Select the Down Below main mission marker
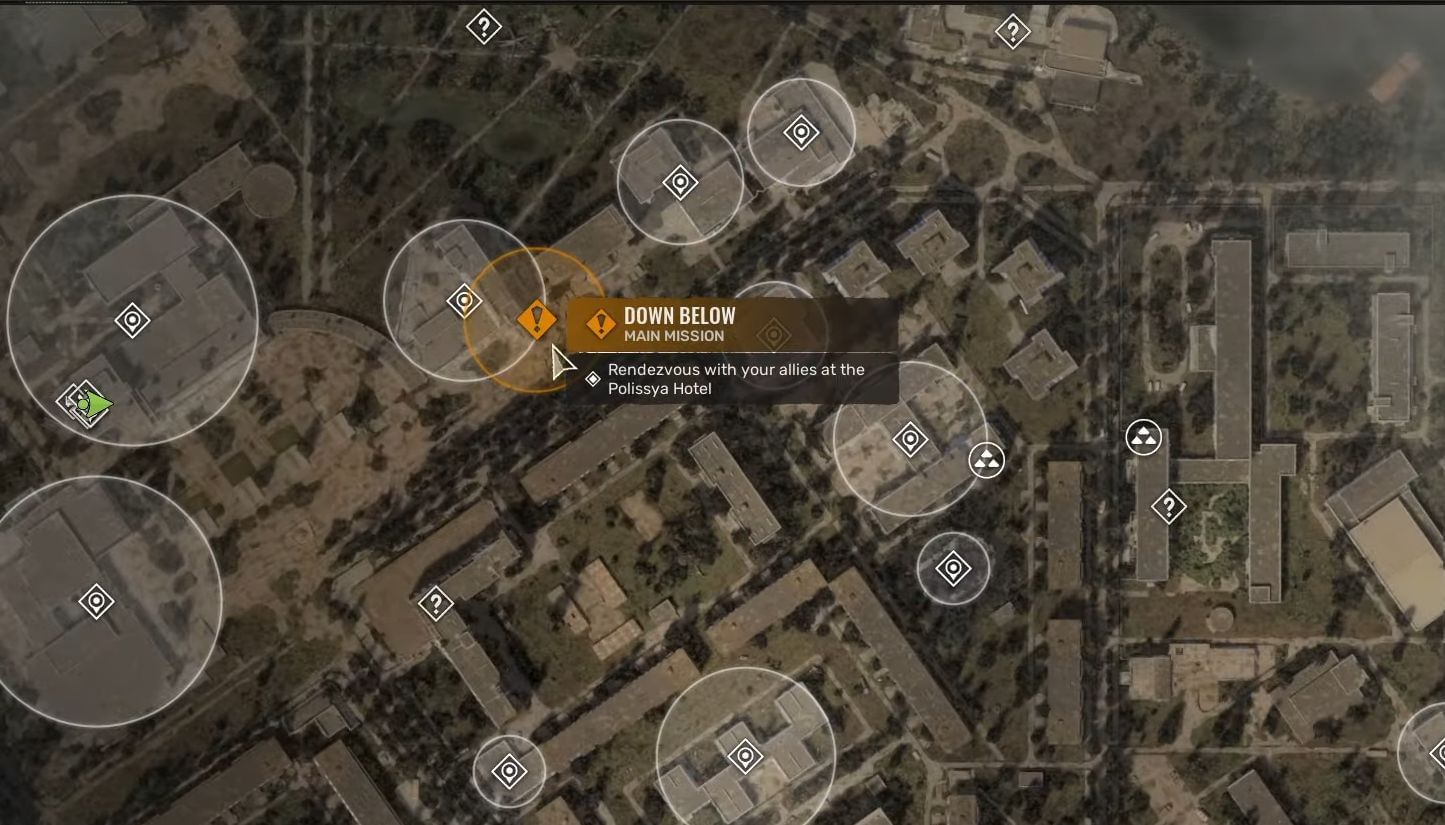The height and width of the screenshot is (825, 1445). [536, 320]
